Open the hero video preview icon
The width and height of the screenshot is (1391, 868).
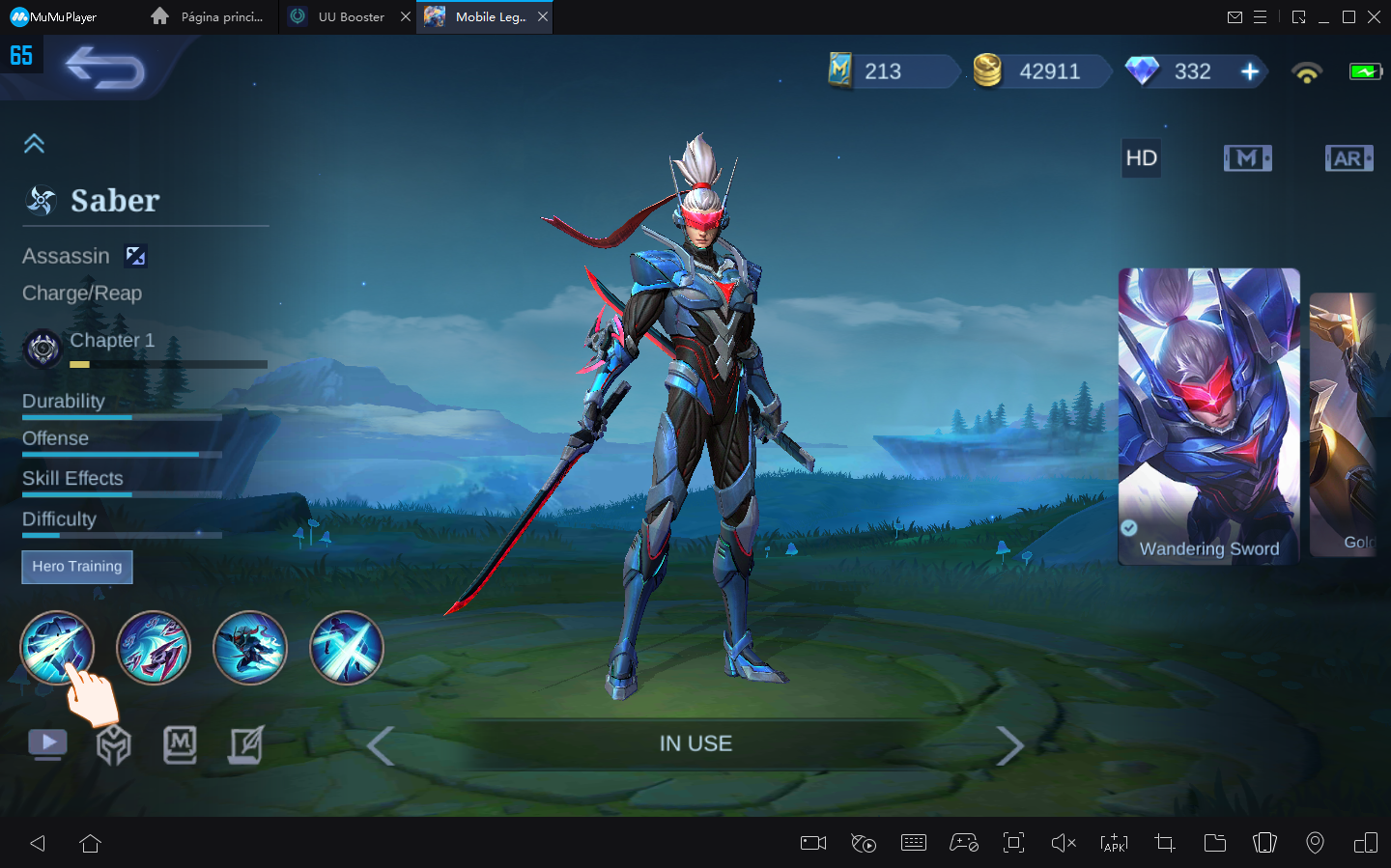[47, 743]
